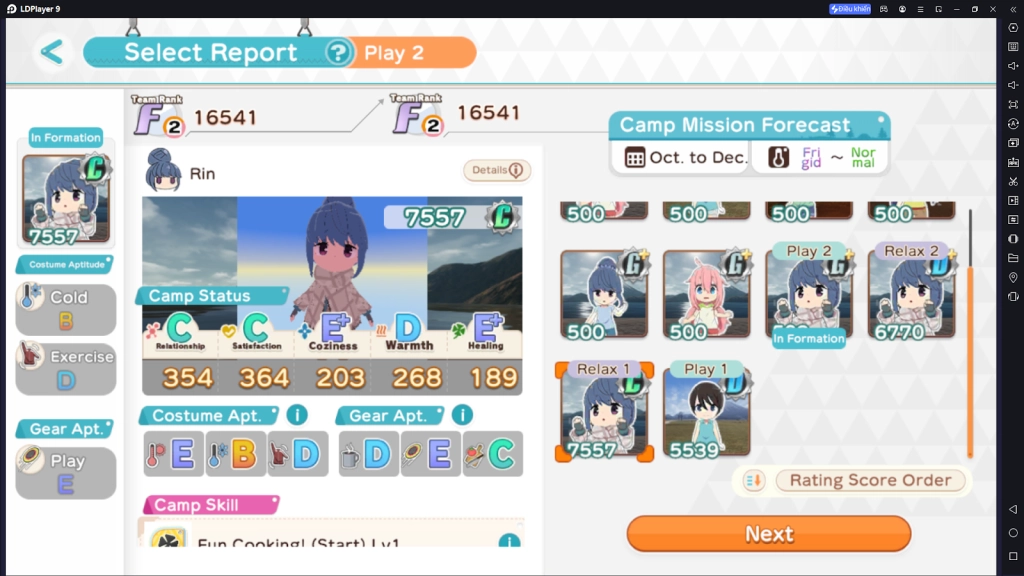The width and height of the screenshot is (1024, 576).
Task: Show Costume Apt. information
Action: pyautogui.click(x=297, y=415)
